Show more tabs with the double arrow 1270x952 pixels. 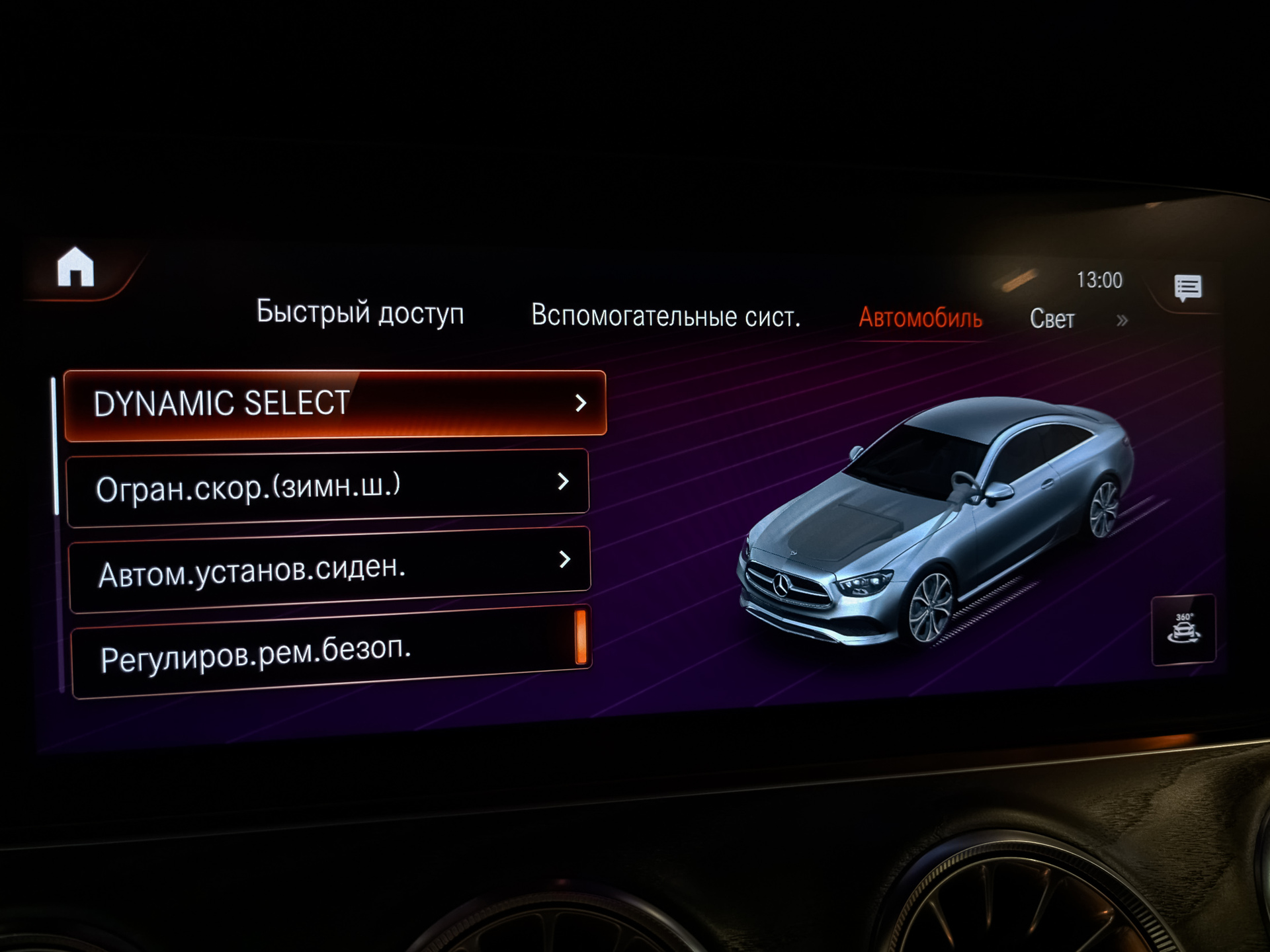click(x=1122, y=321)
